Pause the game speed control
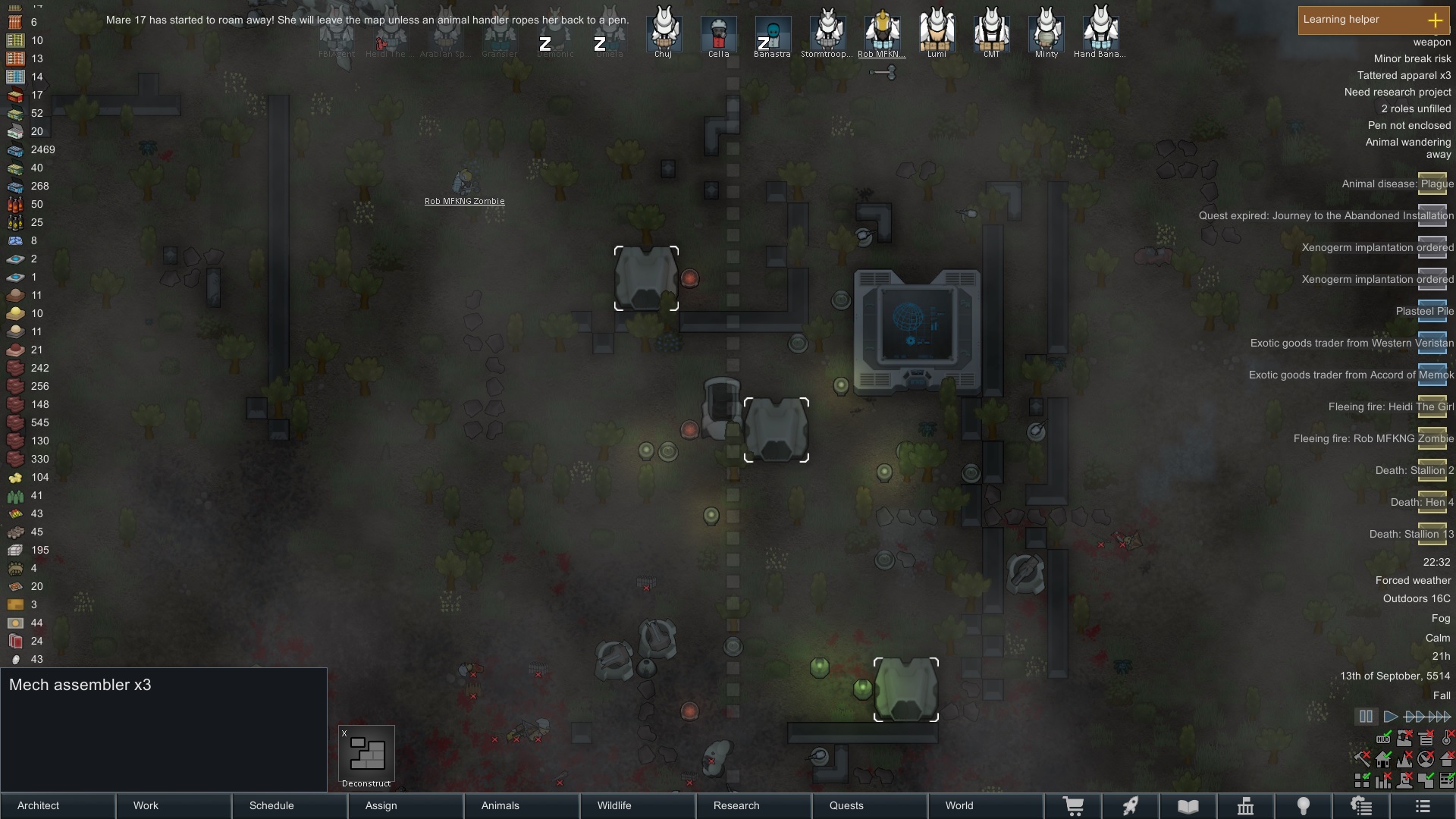 (1366, 716)
